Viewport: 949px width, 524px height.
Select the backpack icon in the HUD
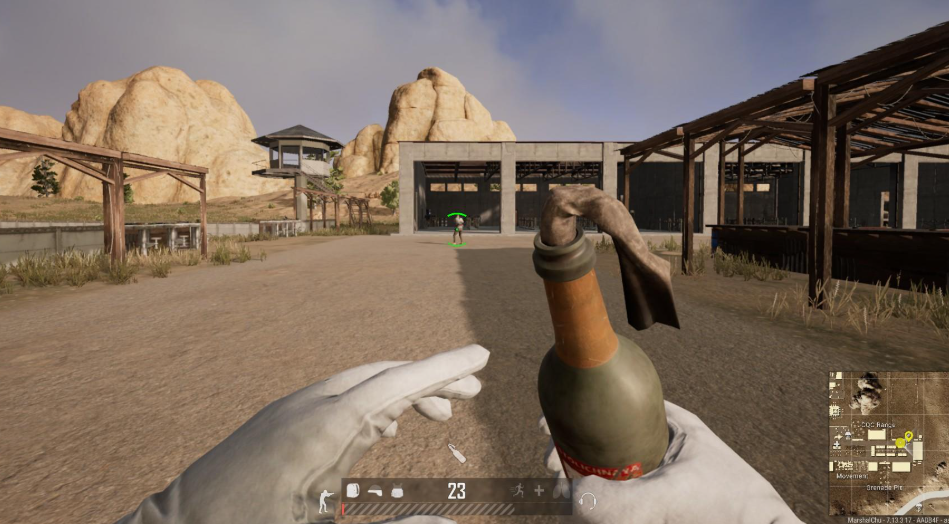point(353,491)
